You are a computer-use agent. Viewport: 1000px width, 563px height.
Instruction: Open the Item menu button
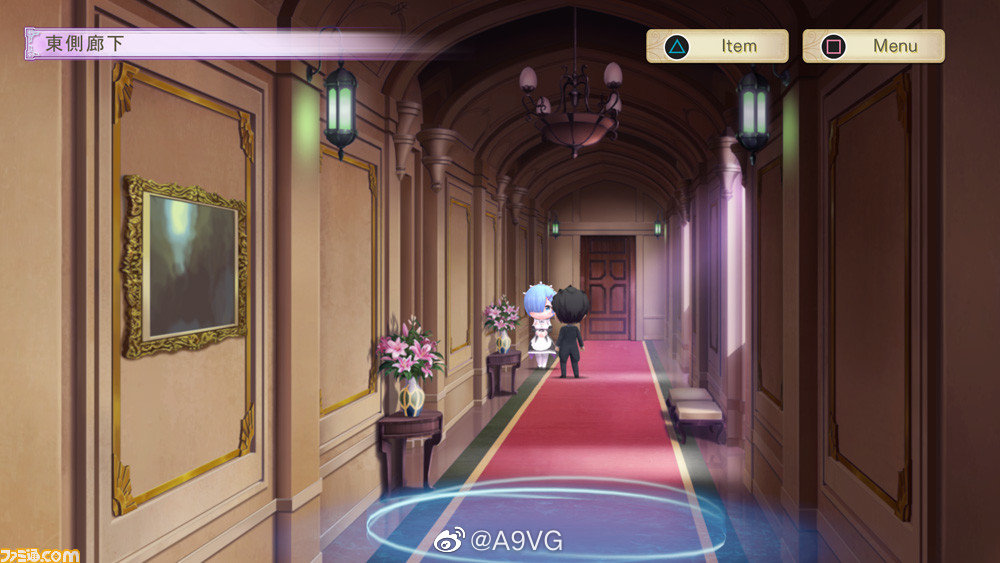click(717, 46)
